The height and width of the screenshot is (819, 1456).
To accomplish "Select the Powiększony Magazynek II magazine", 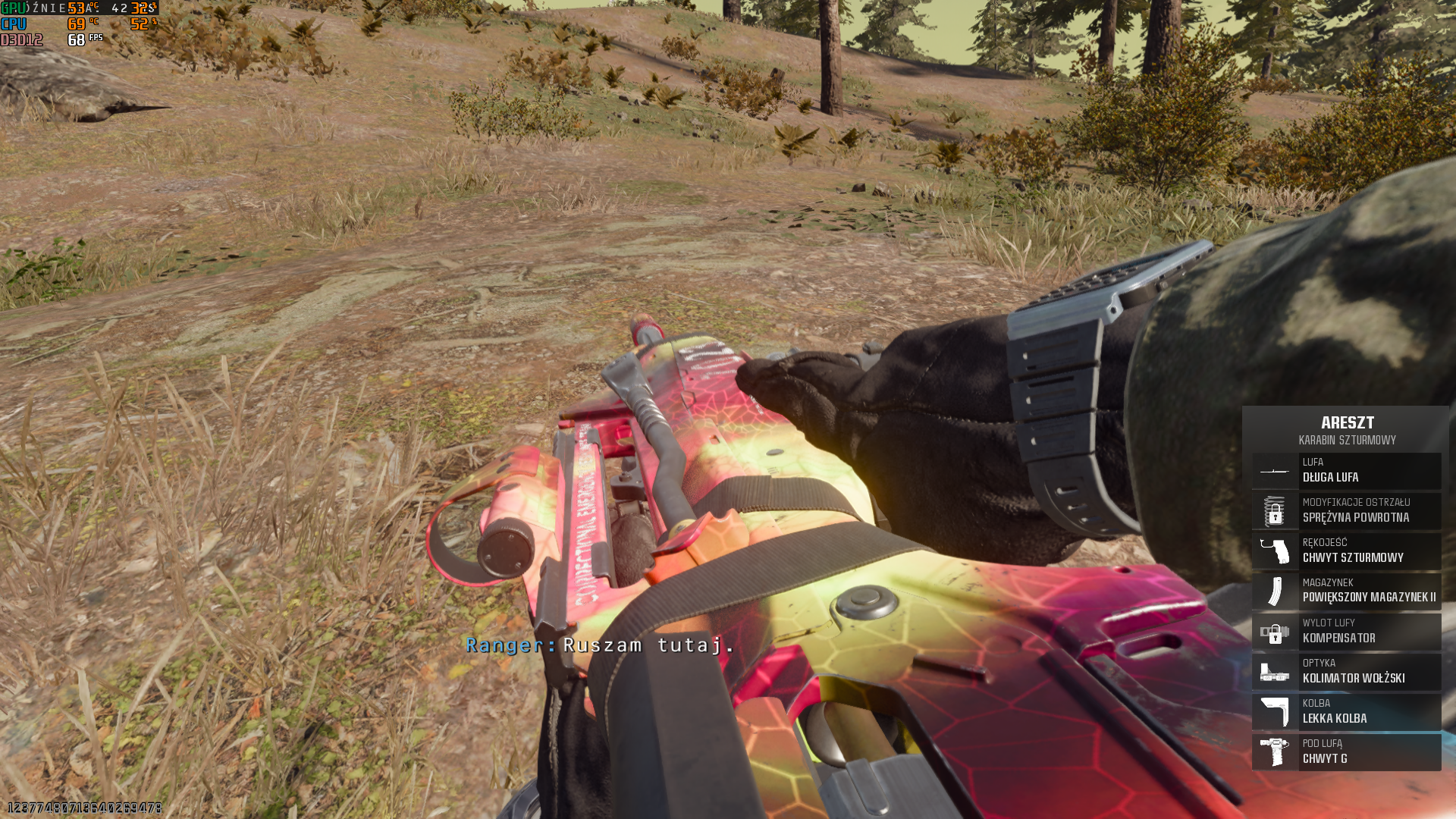I will [x=1346, y=591].
